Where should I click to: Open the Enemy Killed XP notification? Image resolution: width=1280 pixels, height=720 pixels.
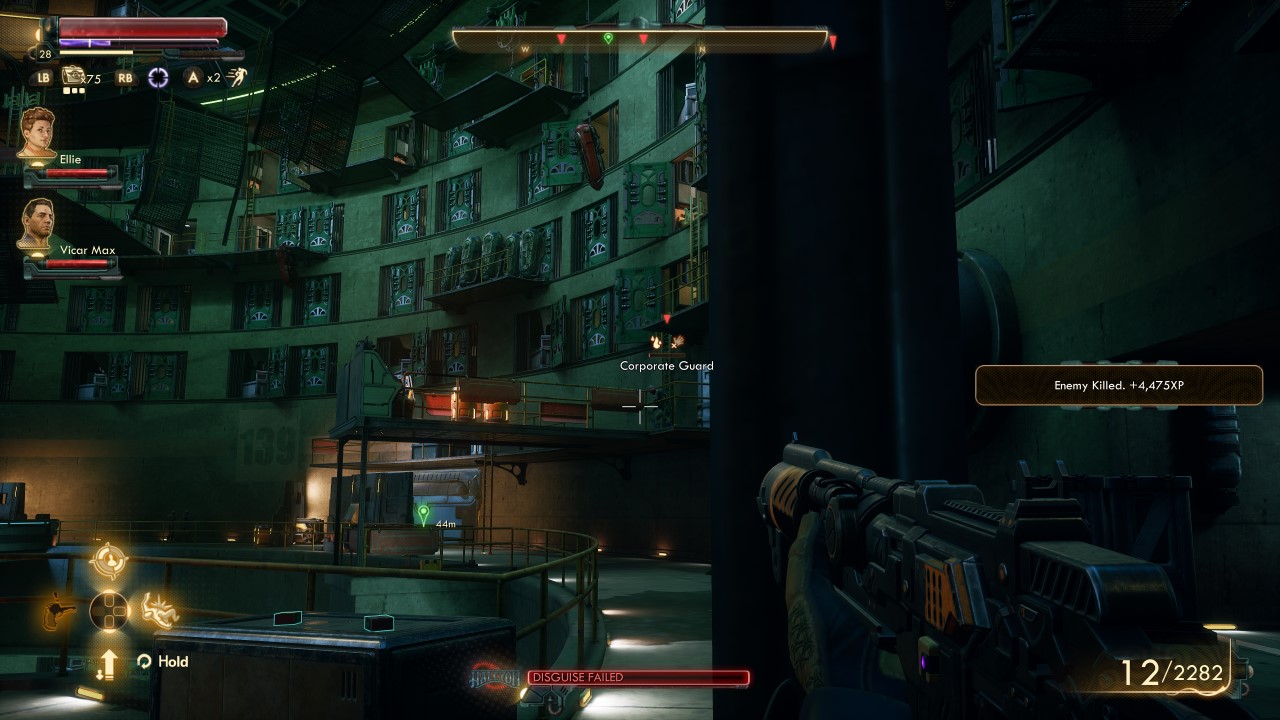[1118, 385]
